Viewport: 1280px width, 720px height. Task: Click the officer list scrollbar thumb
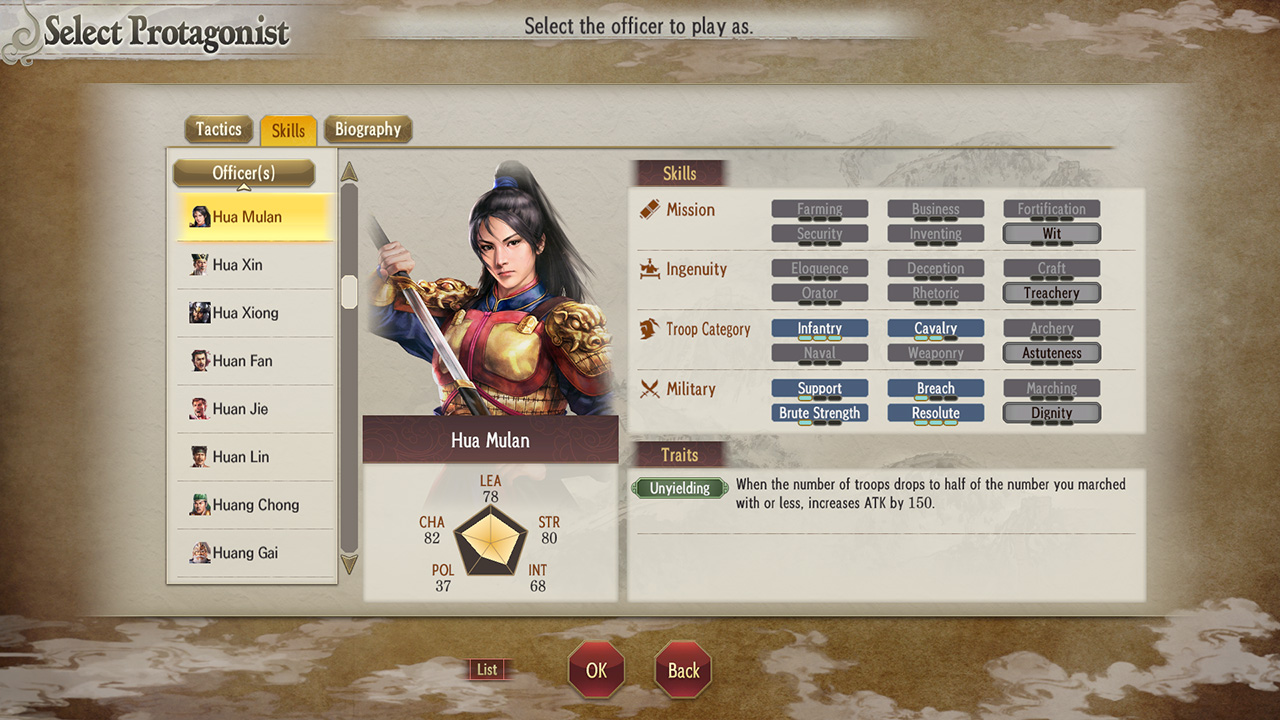[x=349, y=292]
